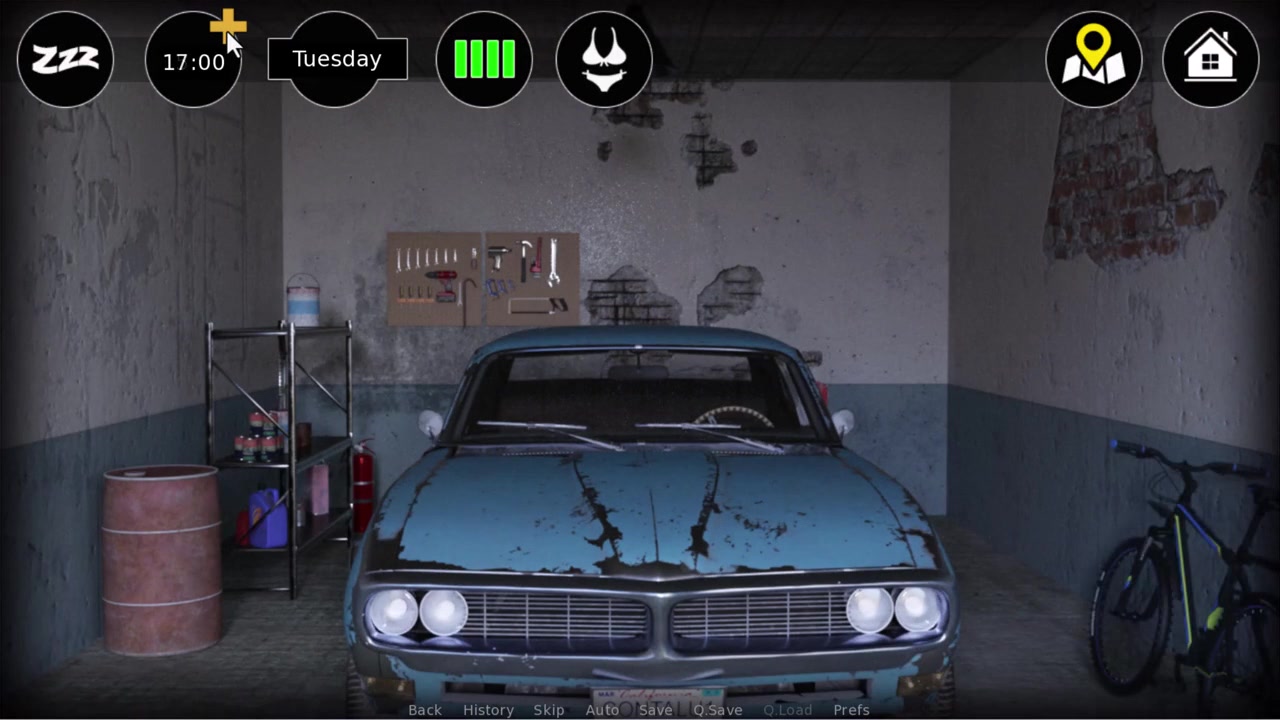This screenshot has height=720, width=1280.
Task: Open the bikini wardrobe icon
Action: point(604,60)
